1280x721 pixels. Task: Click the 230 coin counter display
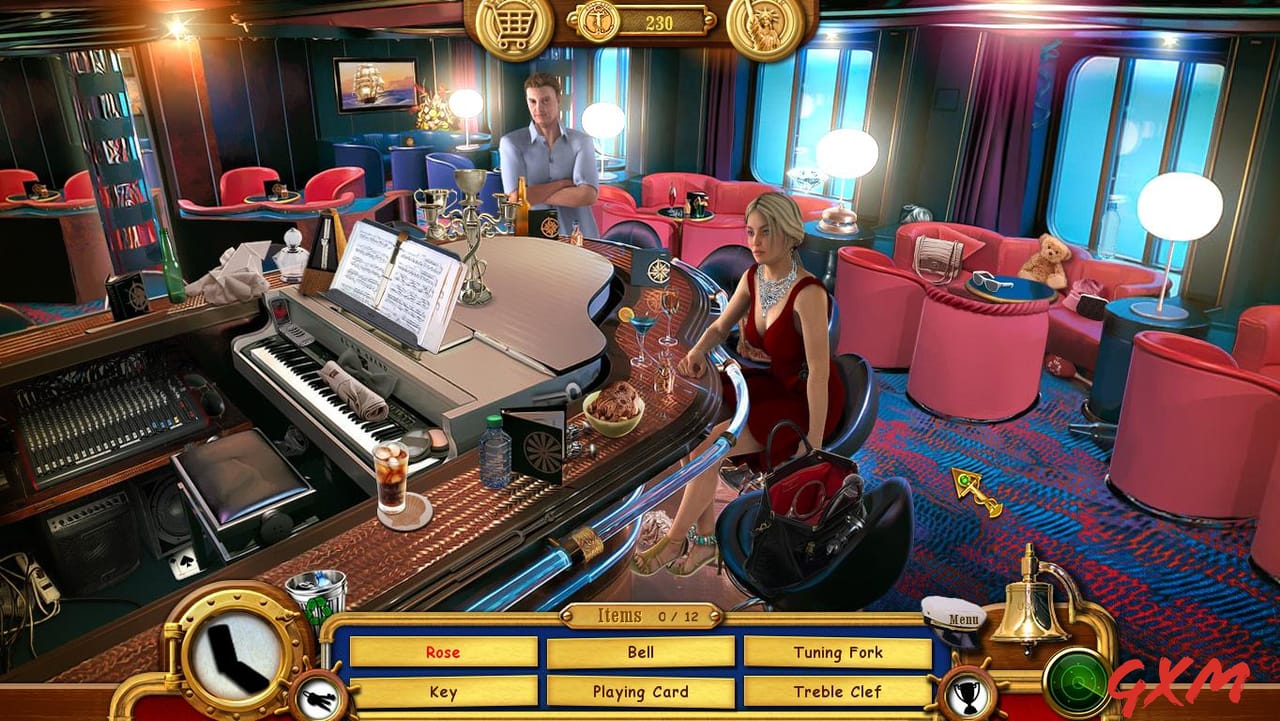pyautogui.click(x=658, y=22)
